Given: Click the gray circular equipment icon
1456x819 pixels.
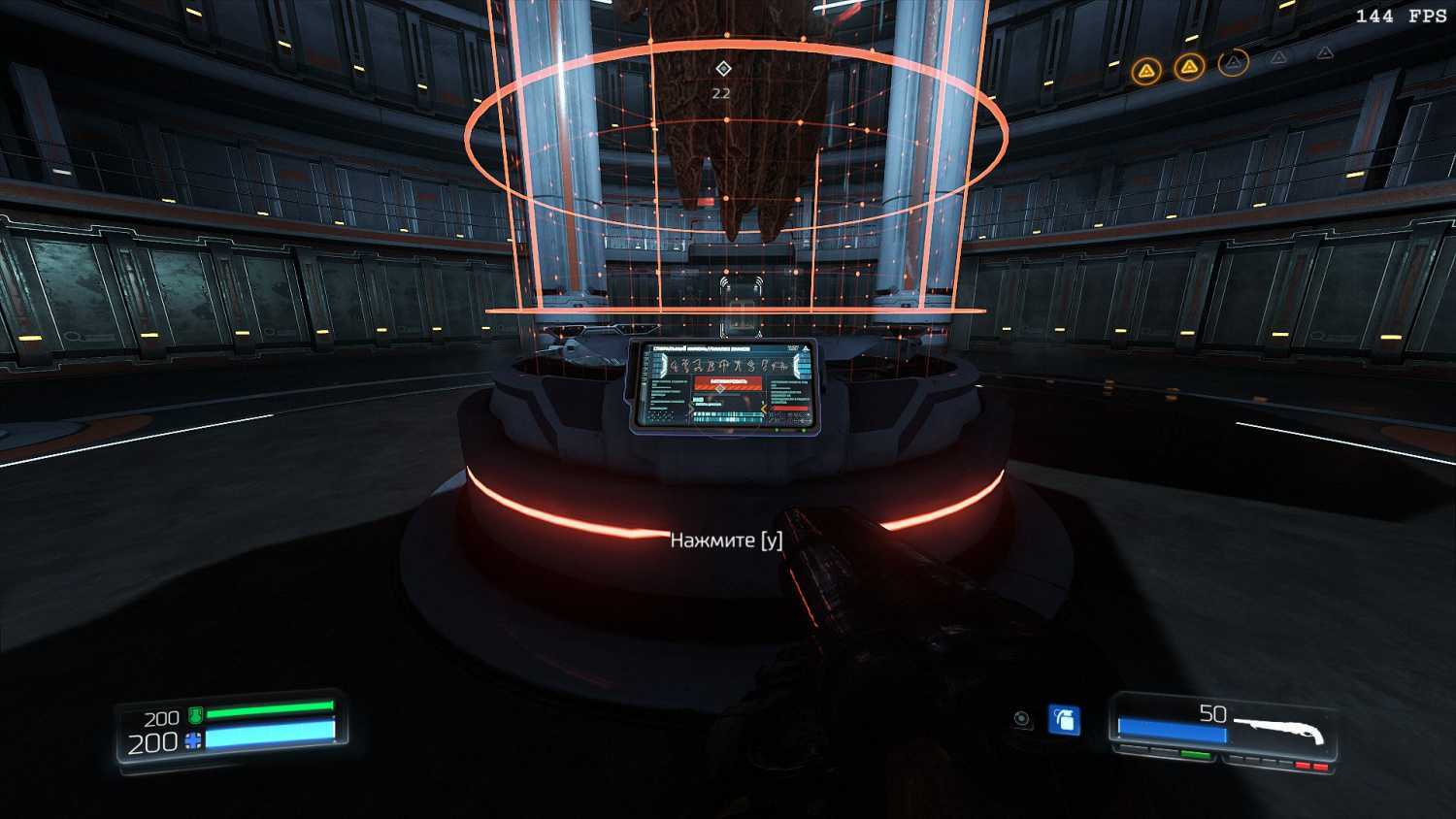Looking at the screenshot, I should pyautogui.click(x=1022, y=719).
